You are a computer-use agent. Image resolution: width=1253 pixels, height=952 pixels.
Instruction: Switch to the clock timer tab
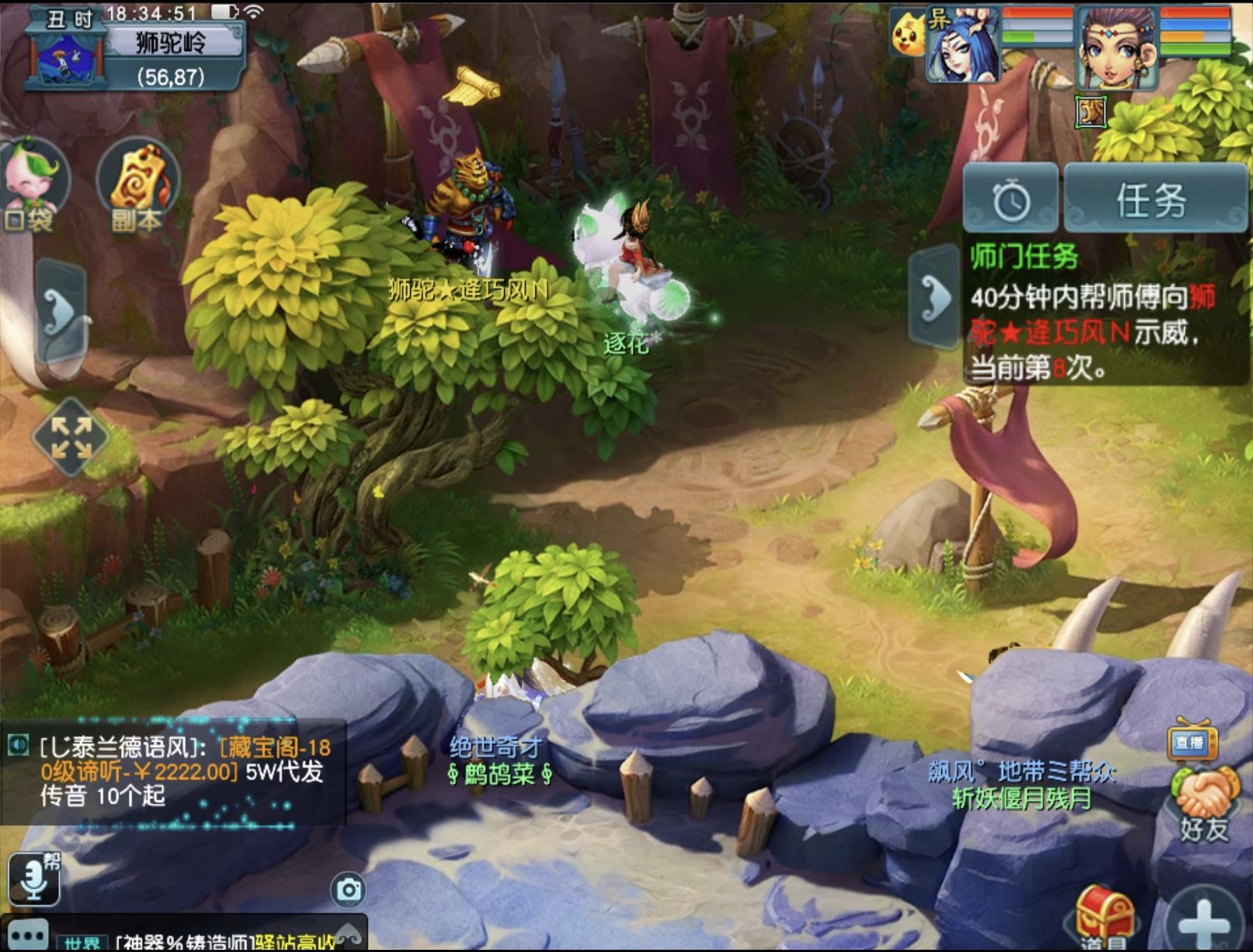click(1011, 200)
